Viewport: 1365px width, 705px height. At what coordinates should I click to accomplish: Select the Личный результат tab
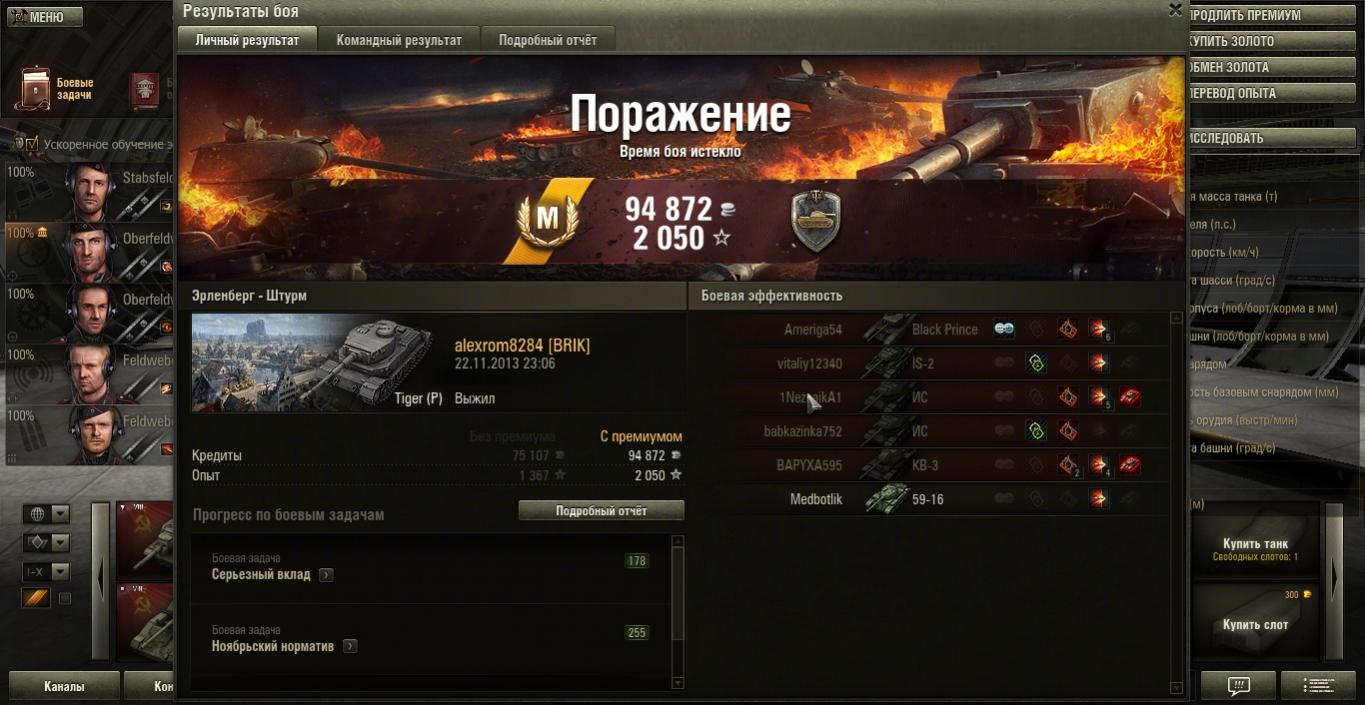(247, 40)
